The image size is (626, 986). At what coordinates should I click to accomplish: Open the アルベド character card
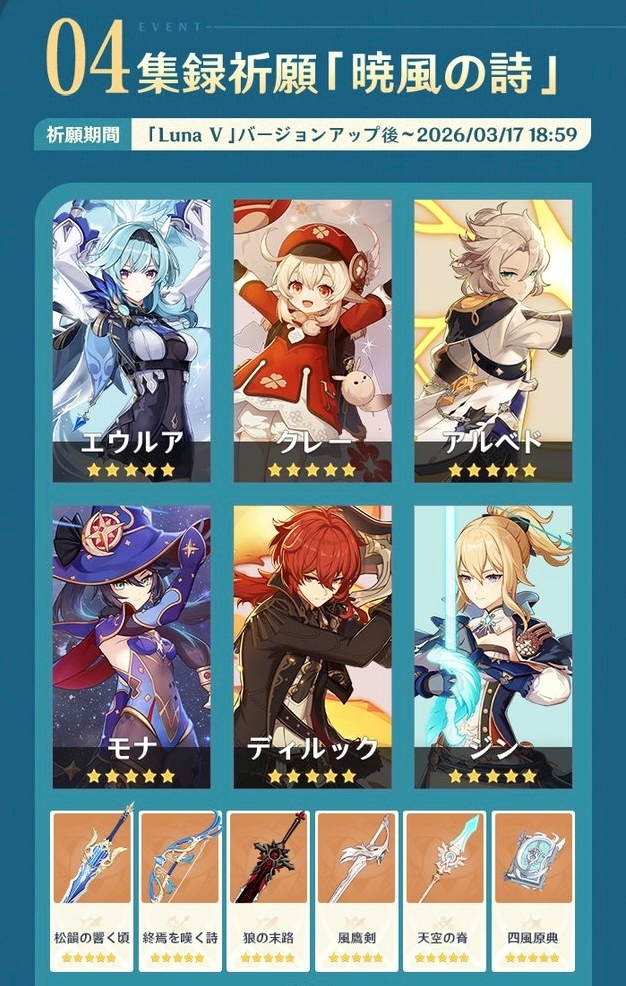493,340
